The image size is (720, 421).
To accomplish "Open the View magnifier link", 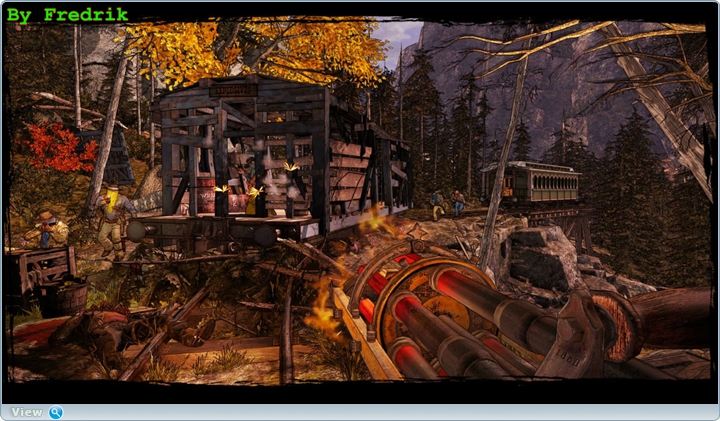I will 36,412.
